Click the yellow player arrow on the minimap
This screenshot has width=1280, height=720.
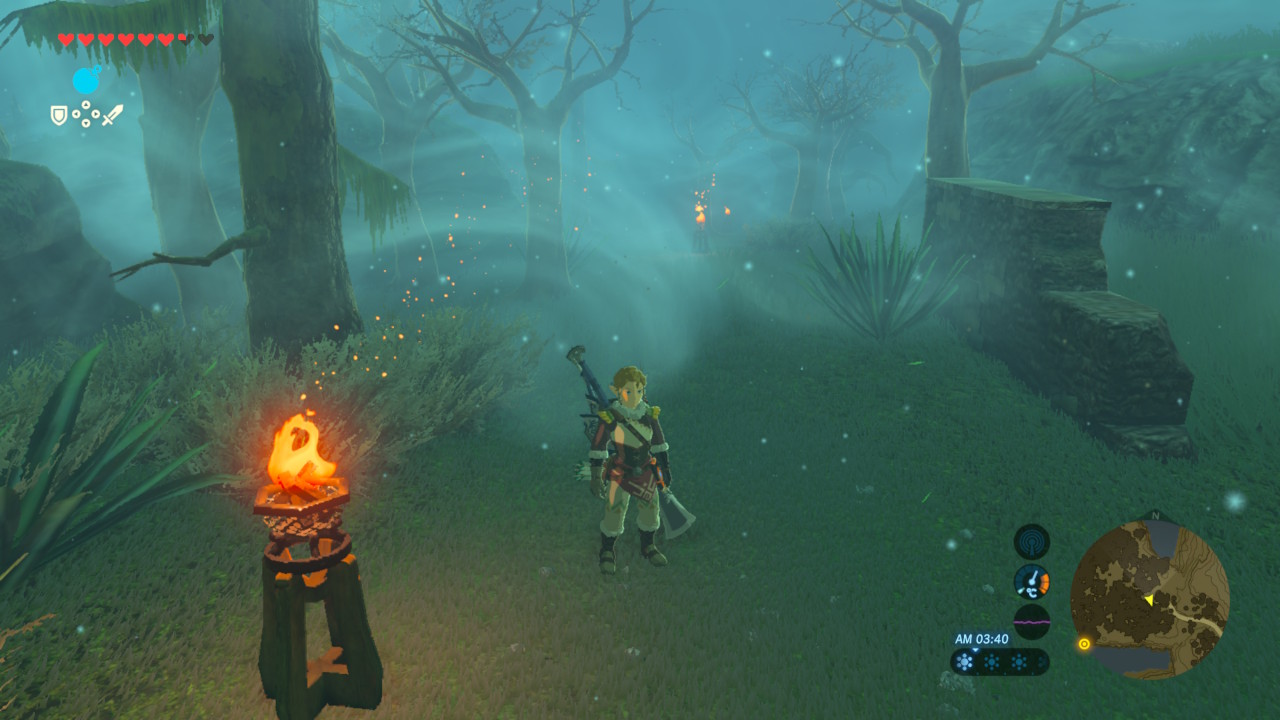[x=1149, y=599]
